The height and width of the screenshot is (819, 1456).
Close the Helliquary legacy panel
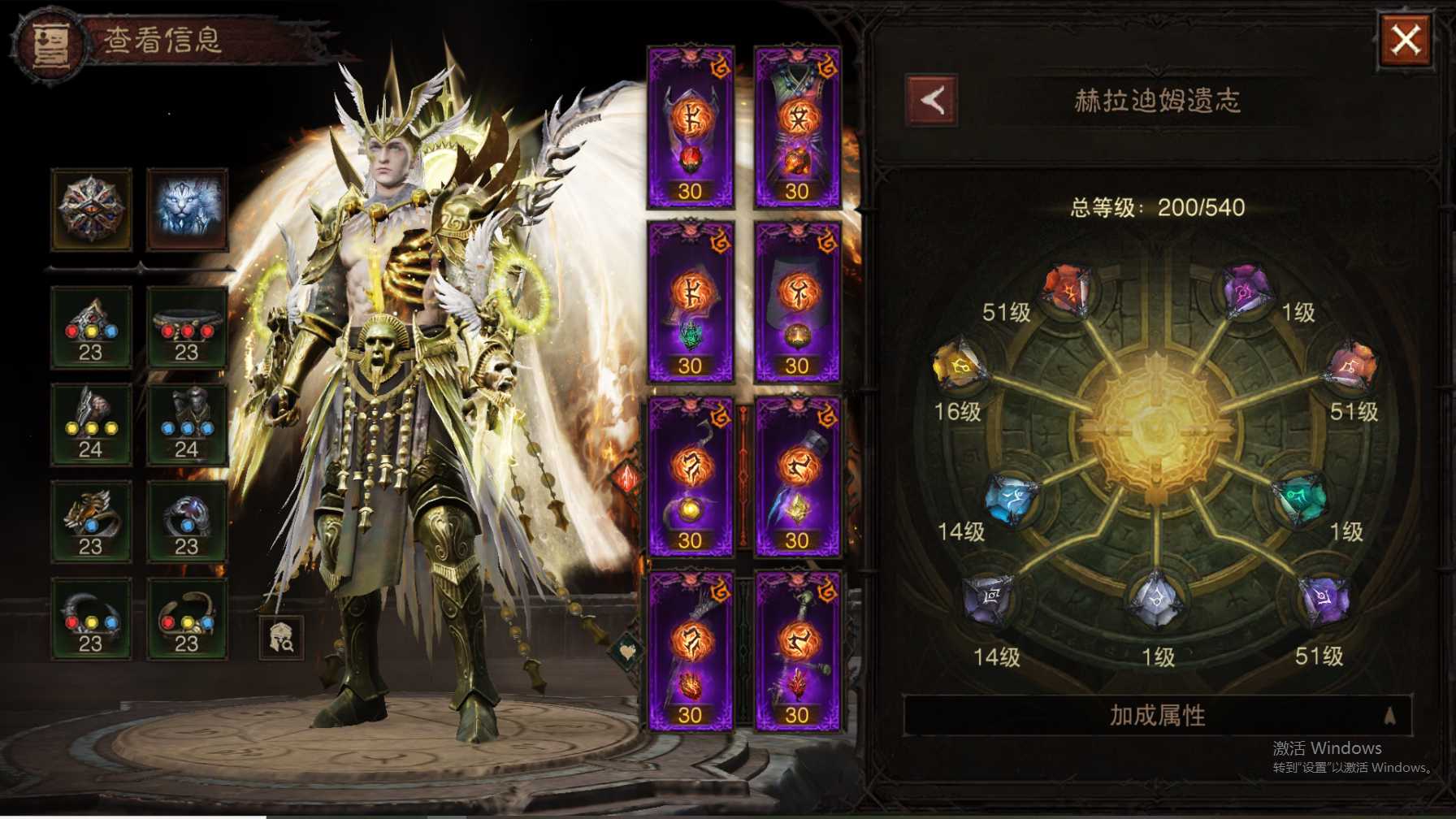[x=1406, y=40]
